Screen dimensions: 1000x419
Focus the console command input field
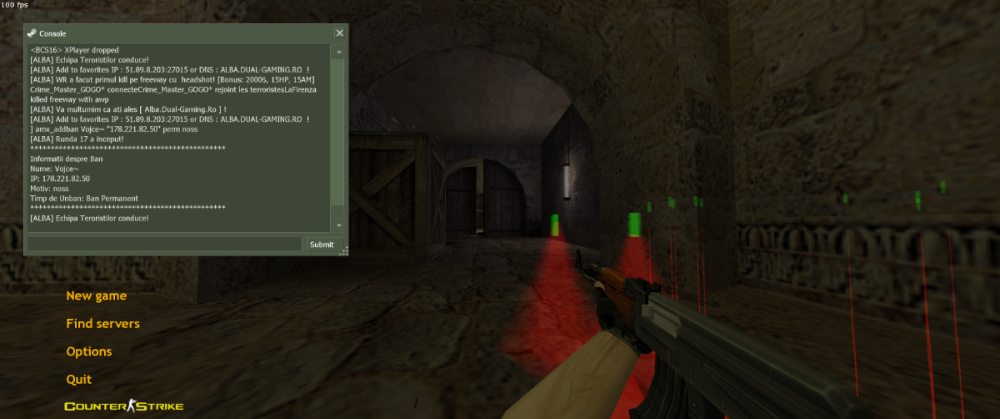165,244
